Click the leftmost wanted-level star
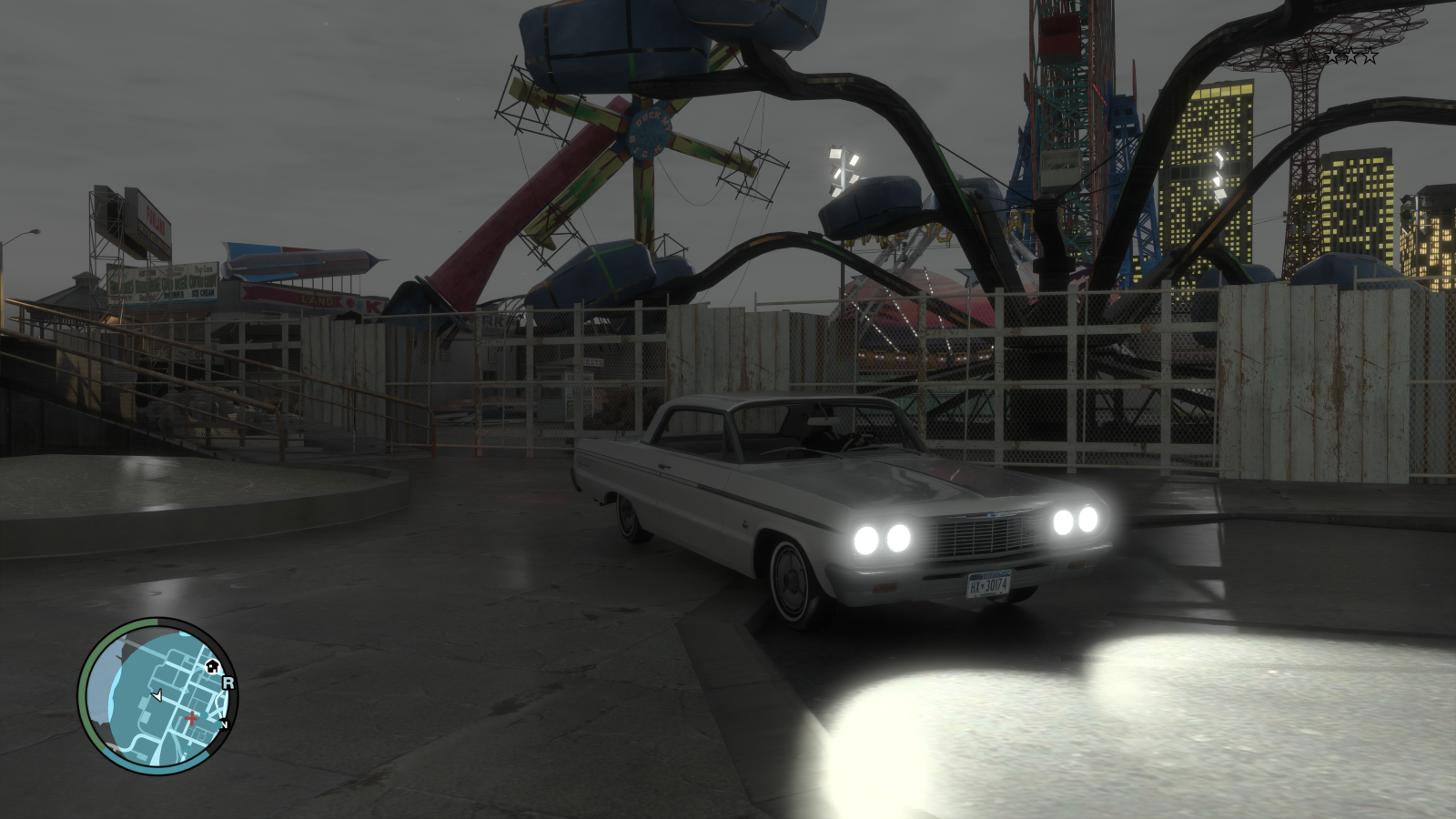 tap(1332, 56)
